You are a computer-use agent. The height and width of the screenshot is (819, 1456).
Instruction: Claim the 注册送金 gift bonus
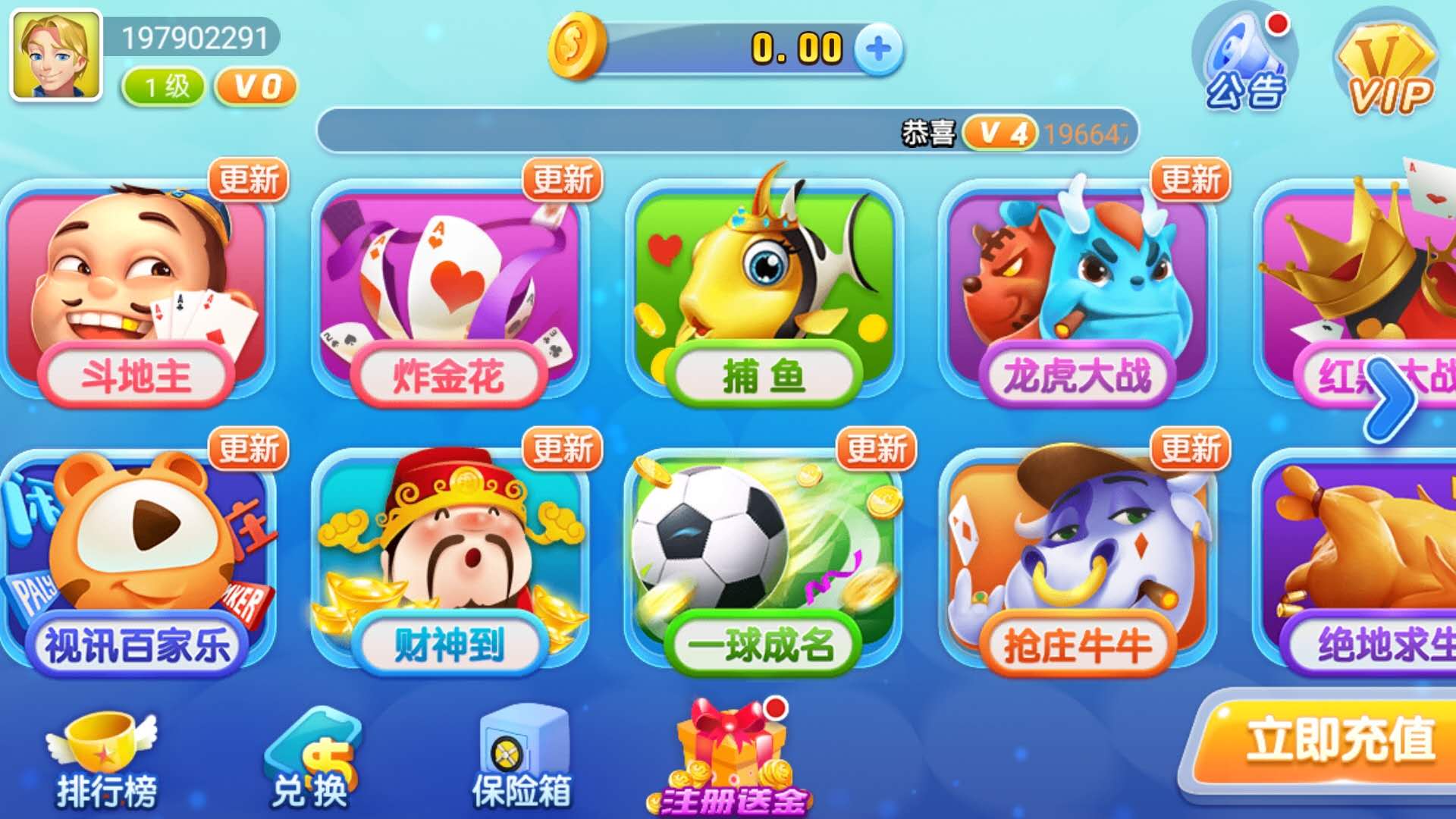[x=732, y=758]
